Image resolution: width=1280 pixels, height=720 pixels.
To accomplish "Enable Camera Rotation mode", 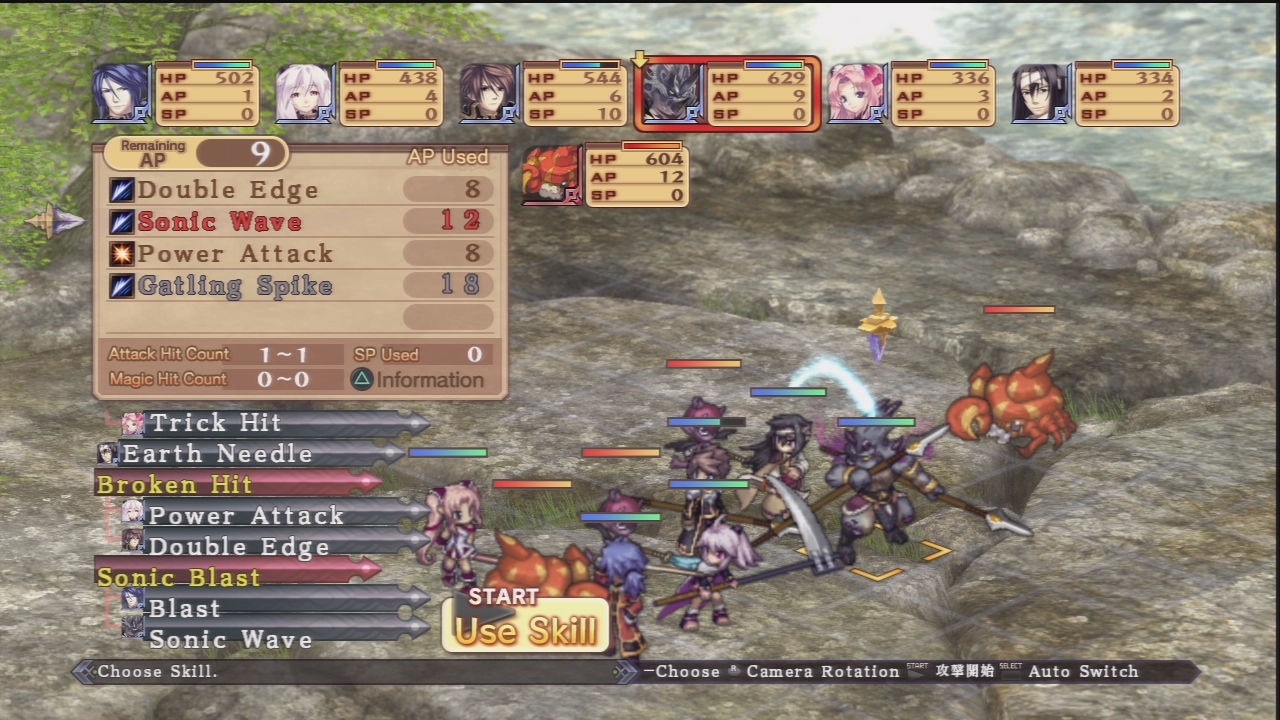I will coord(822,671).
